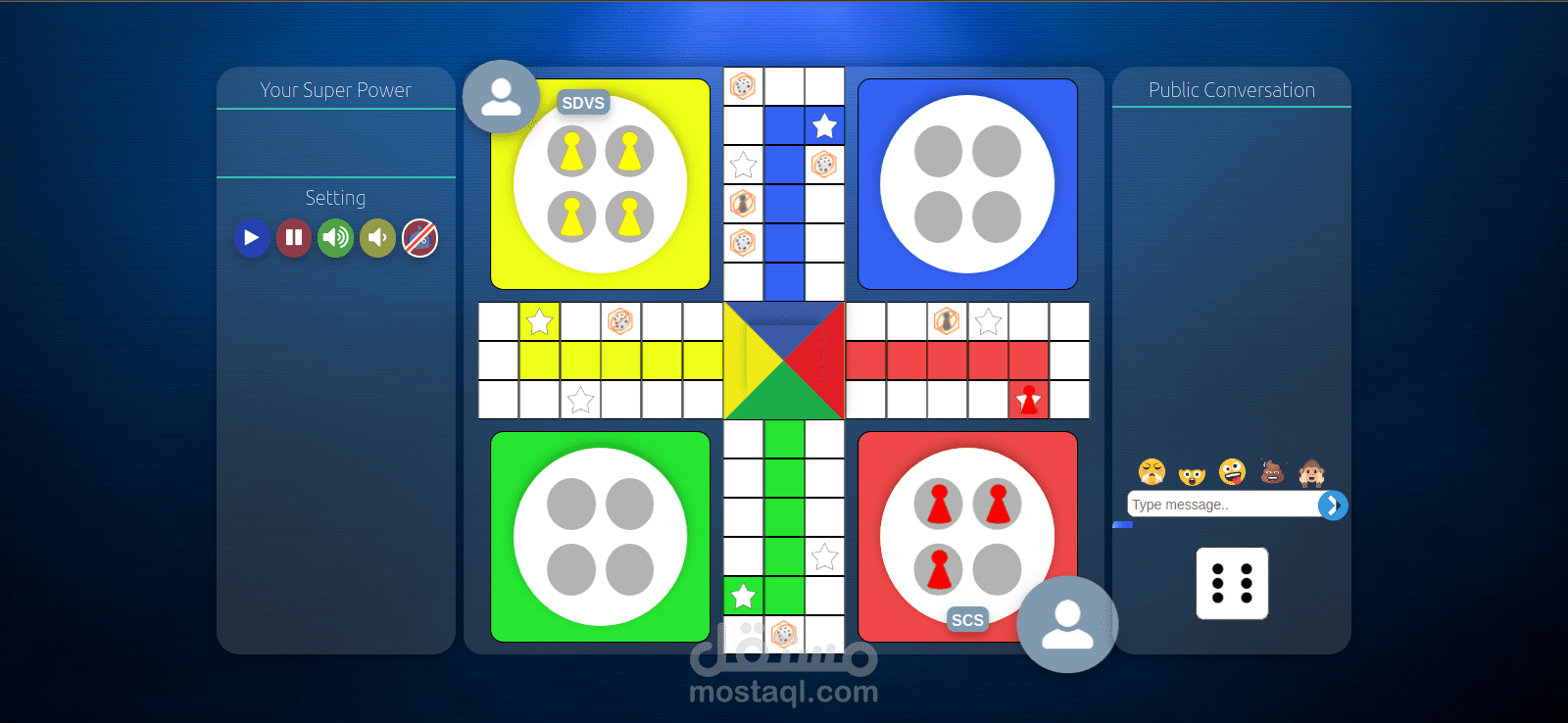
Task: Open the Public Conversation panel header
Action: (1231, 90)
